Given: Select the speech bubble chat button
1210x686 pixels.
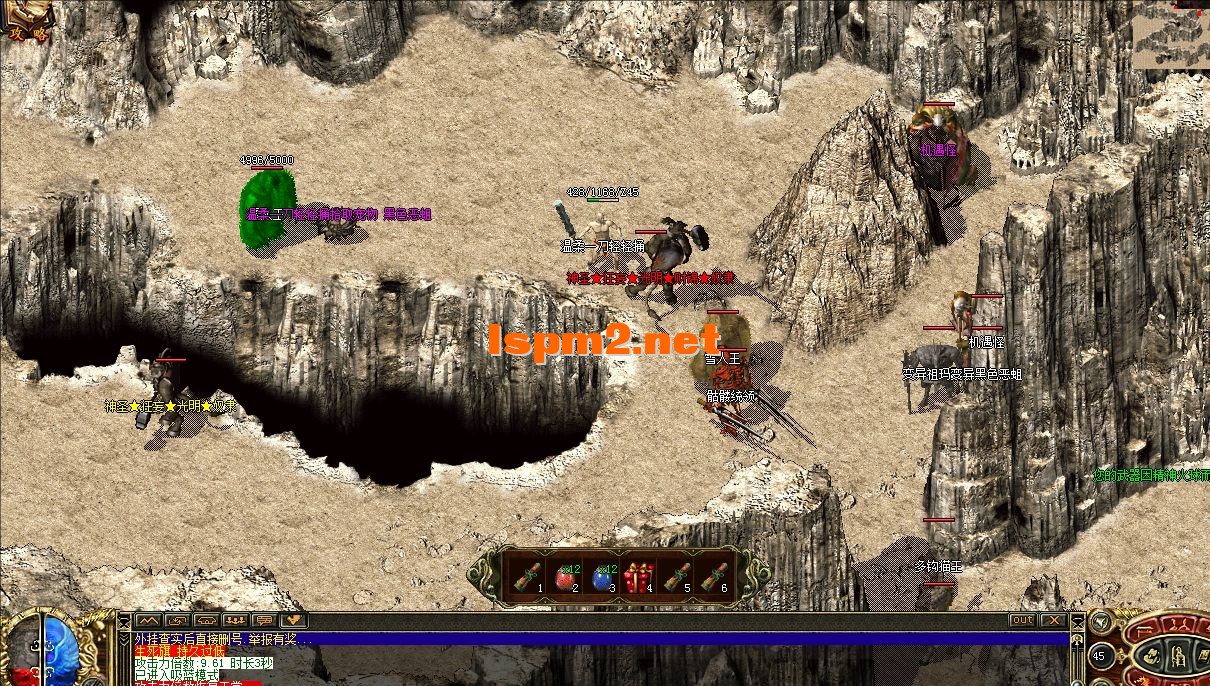Looking at the screenshot, I should tap(265, 620).
